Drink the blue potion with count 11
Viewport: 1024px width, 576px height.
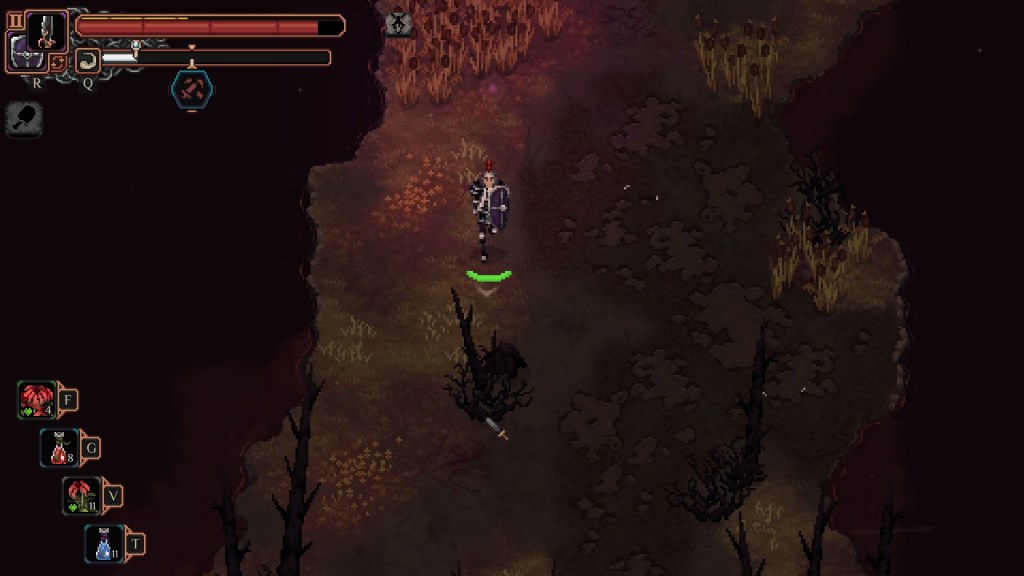point(103,543)
